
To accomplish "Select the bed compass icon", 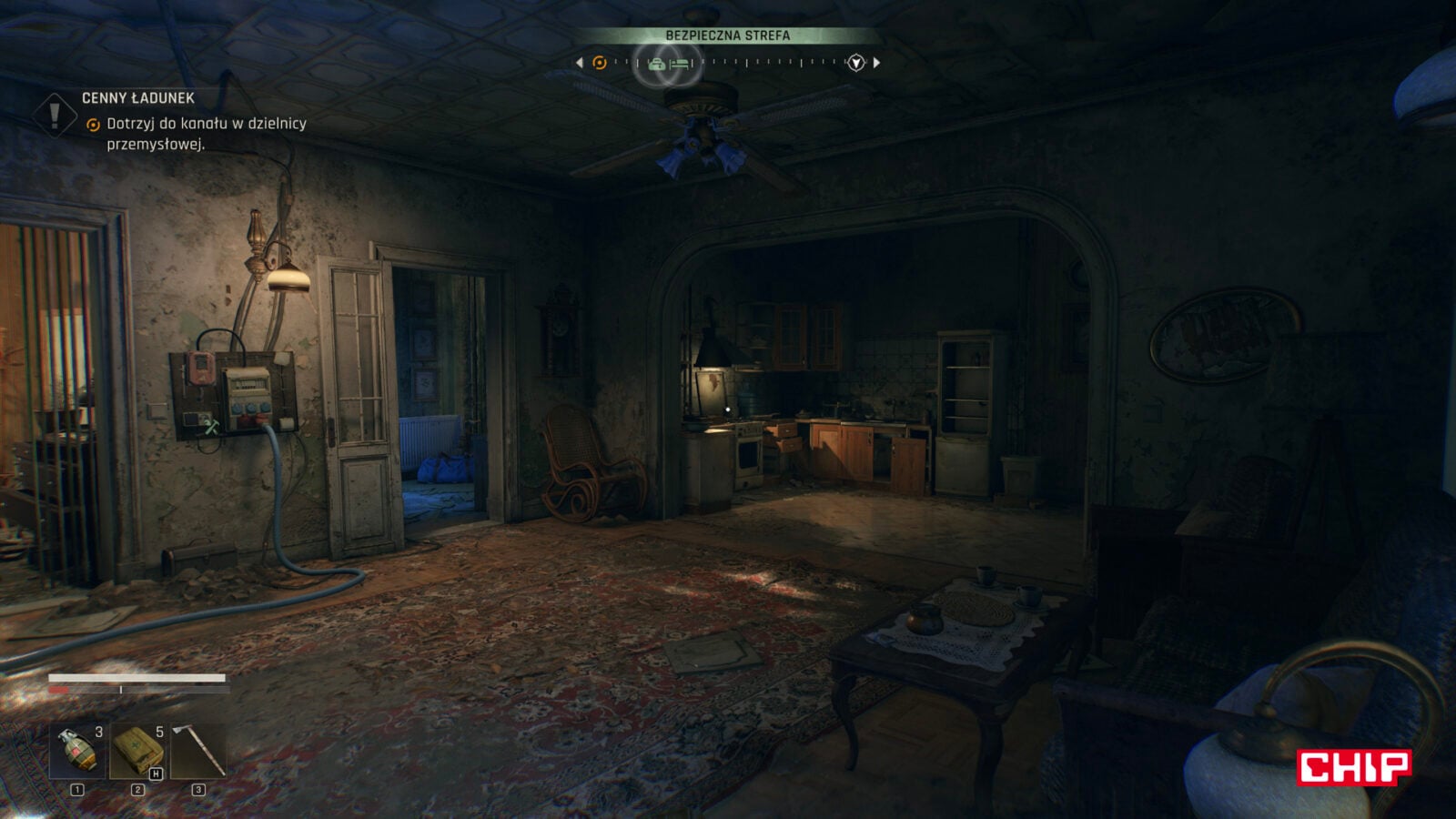I will [680, 64].
